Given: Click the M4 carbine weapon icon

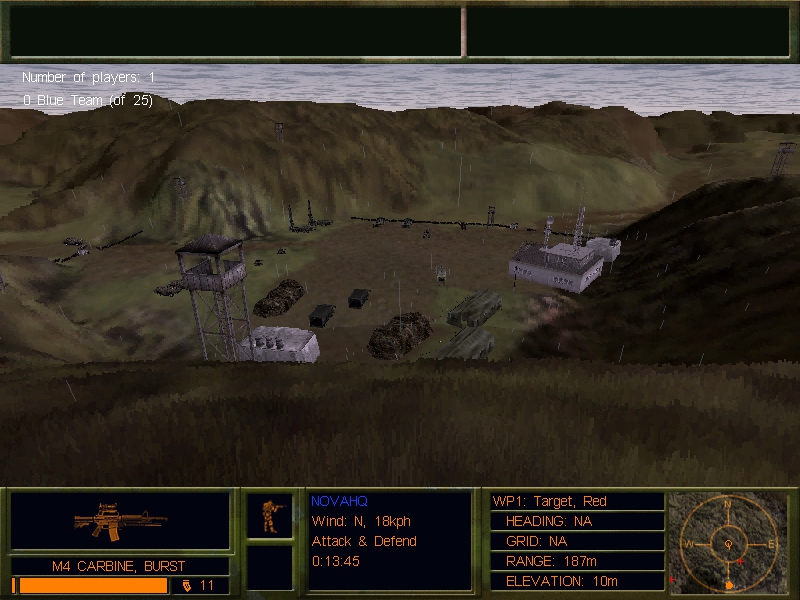Looking at the screenshot, I should 120,521.
